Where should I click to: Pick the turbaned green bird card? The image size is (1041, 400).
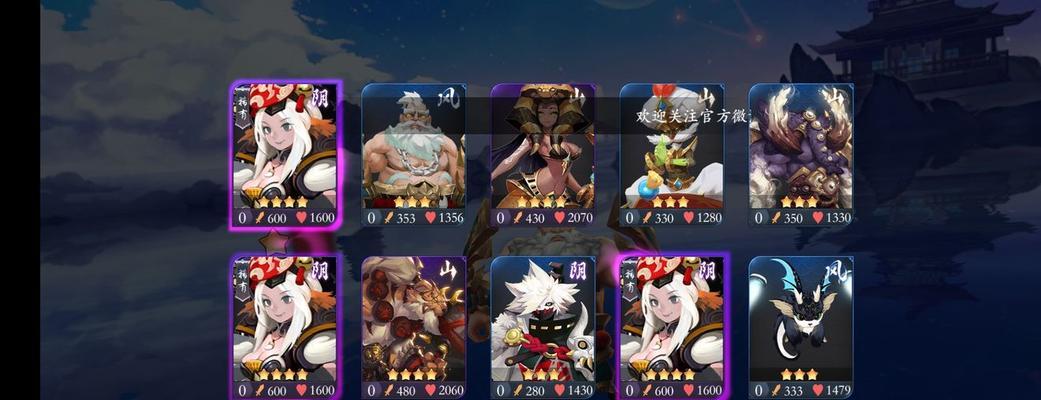tap(671, 155)
